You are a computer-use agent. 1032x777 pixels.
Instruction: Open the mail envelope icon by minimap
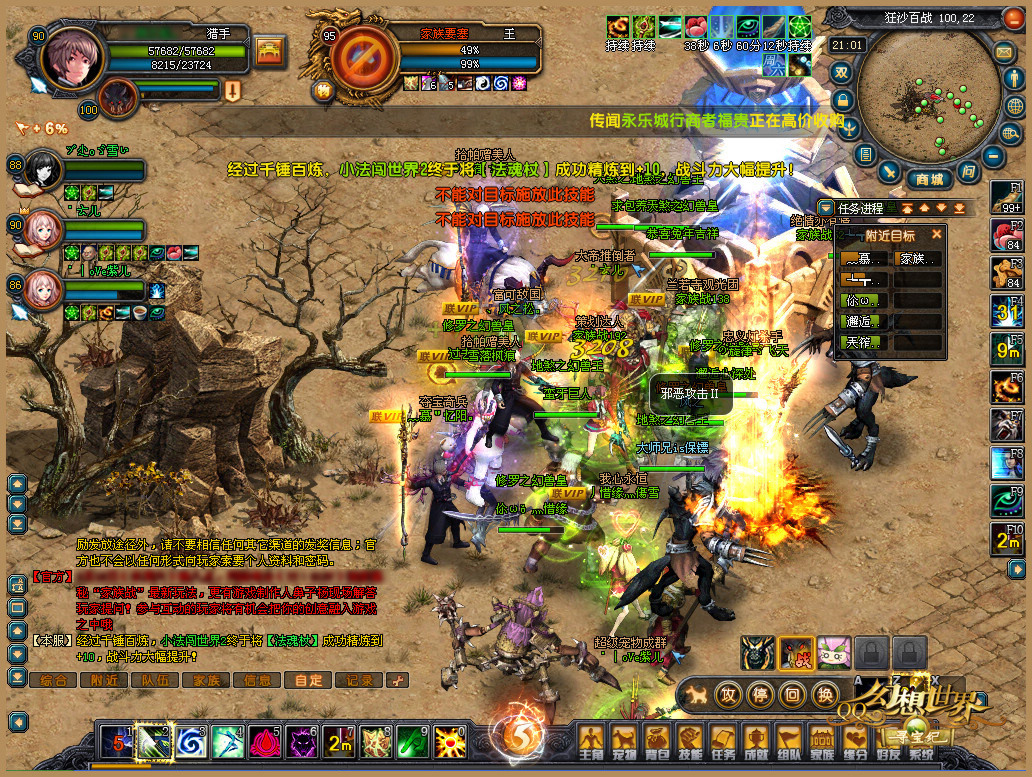pyautogui.click(x=1003, y=51)
